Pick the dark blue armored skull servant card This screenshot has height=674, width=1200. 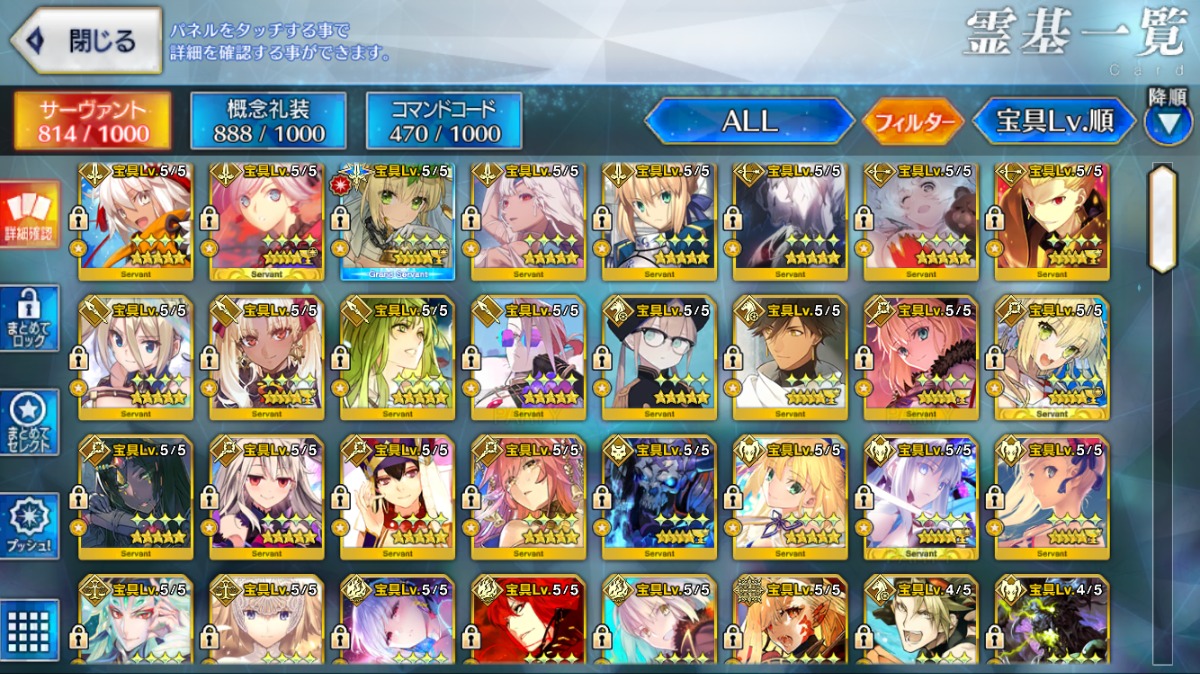(x=659, y=496)
